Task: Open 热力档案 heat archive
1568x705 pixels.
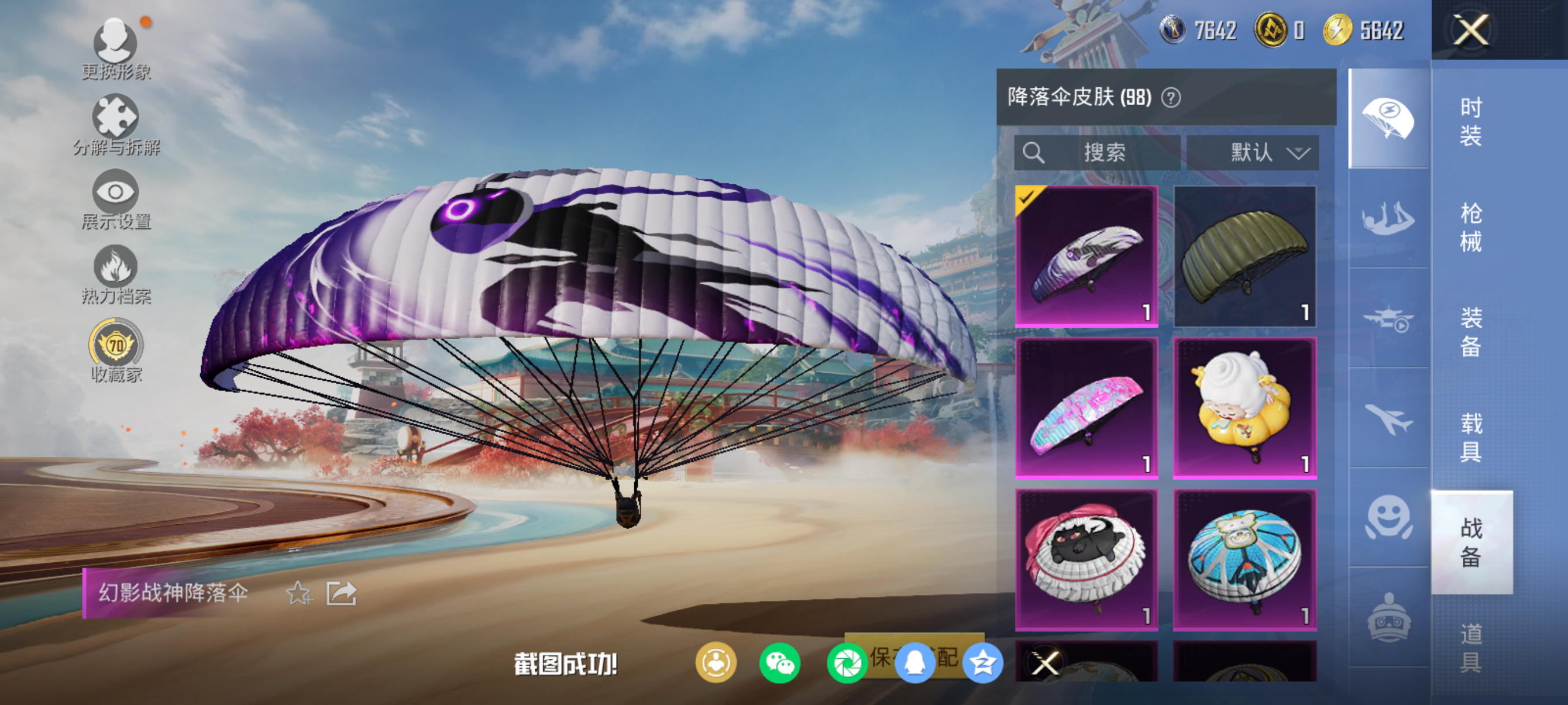Action: [x=116, y=274]
